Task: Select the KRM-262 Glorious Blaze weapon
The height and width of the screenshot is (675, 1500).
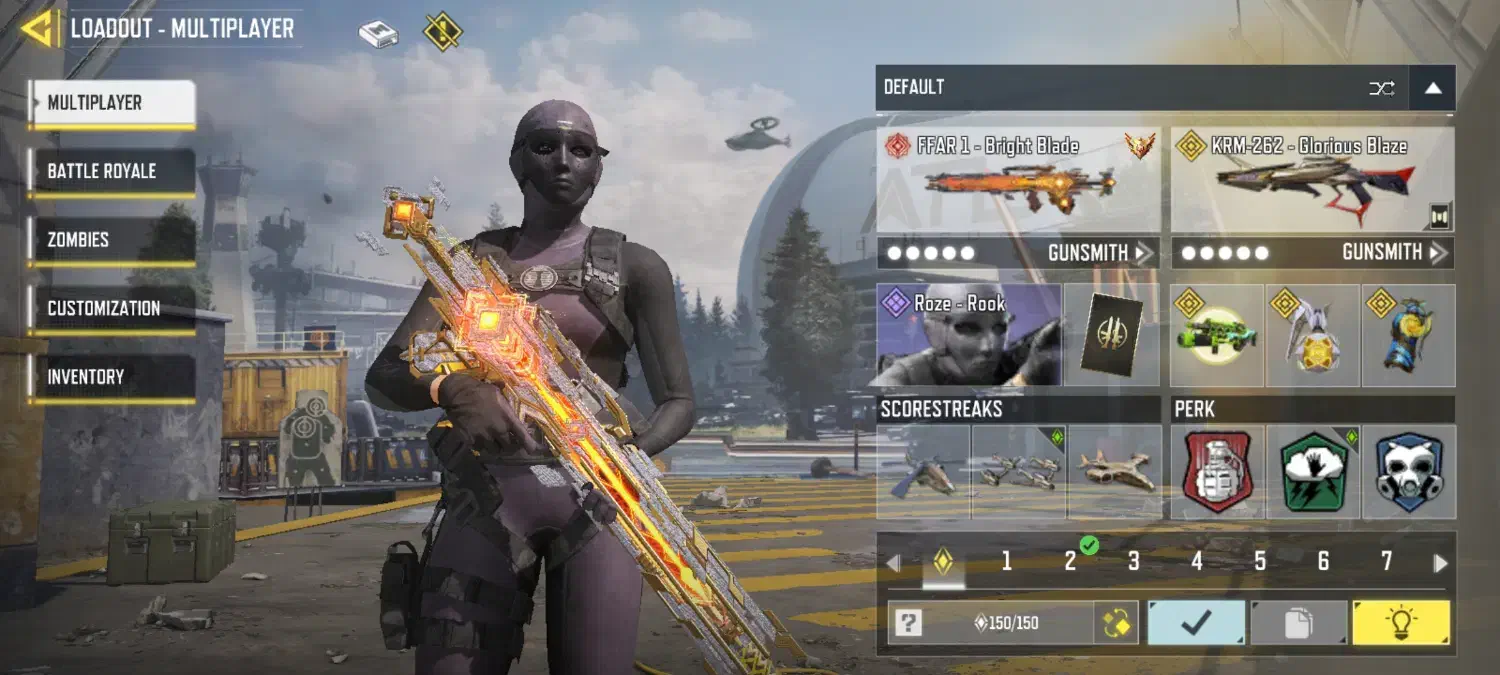Action: (x=1312, y=180)
